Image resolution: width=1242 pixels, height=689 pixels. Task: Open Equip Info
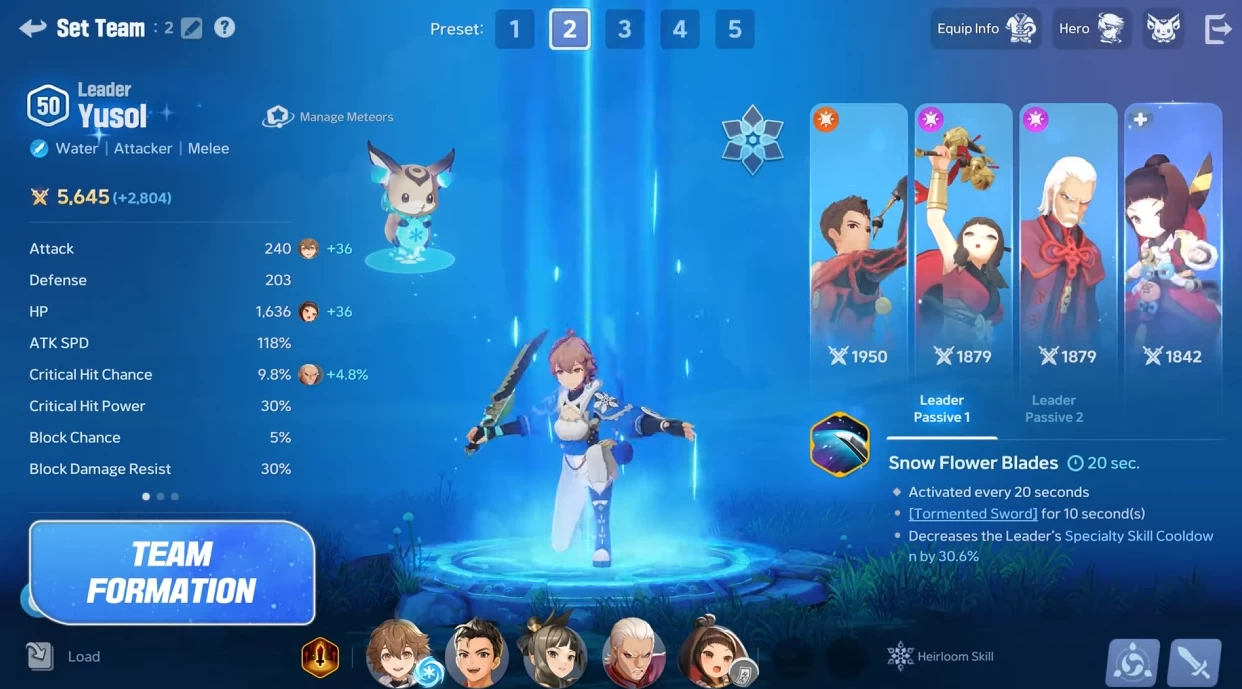coord(986,29)
